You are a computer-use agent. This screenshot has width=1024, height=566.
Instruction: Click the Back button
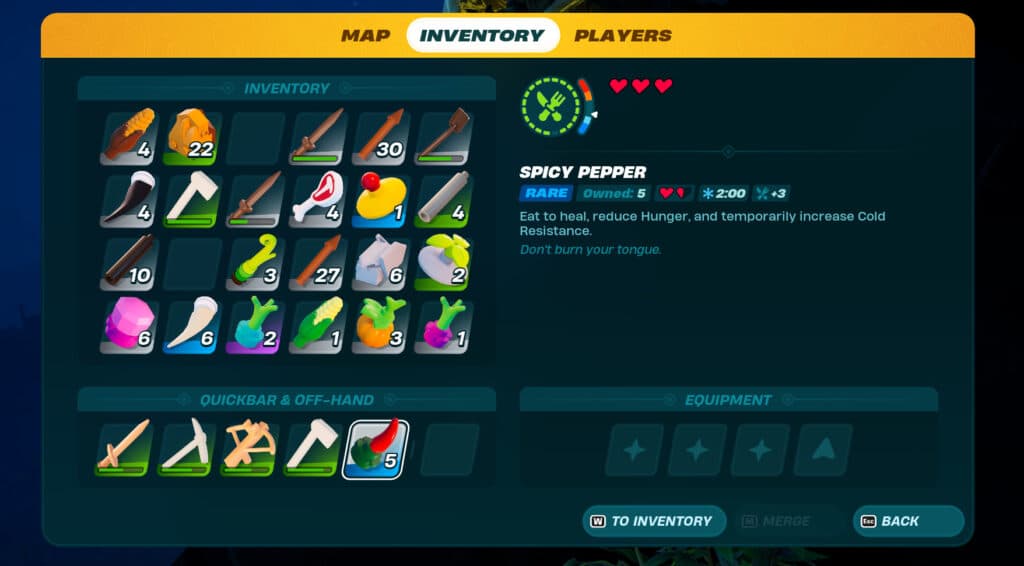907,521
